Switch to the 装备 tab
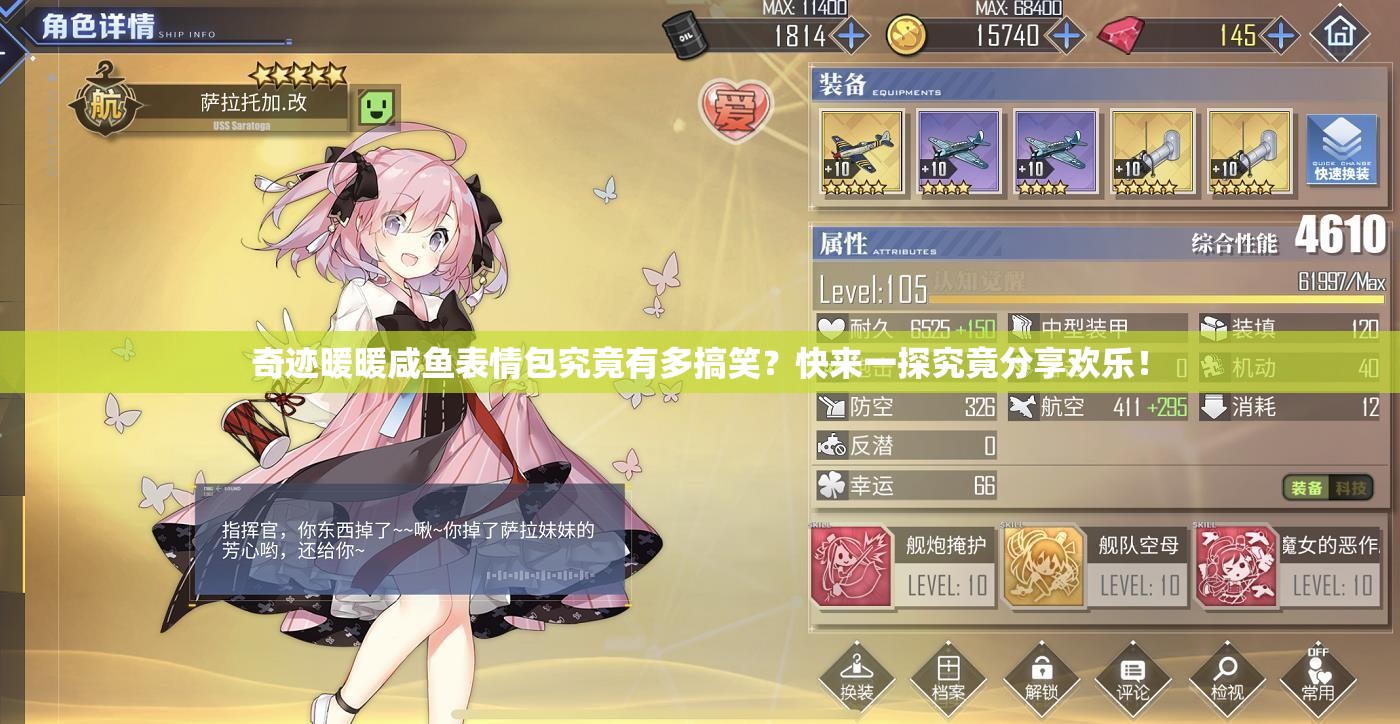Screen dimensions: 1400x724 click(x=1305, y=489)
